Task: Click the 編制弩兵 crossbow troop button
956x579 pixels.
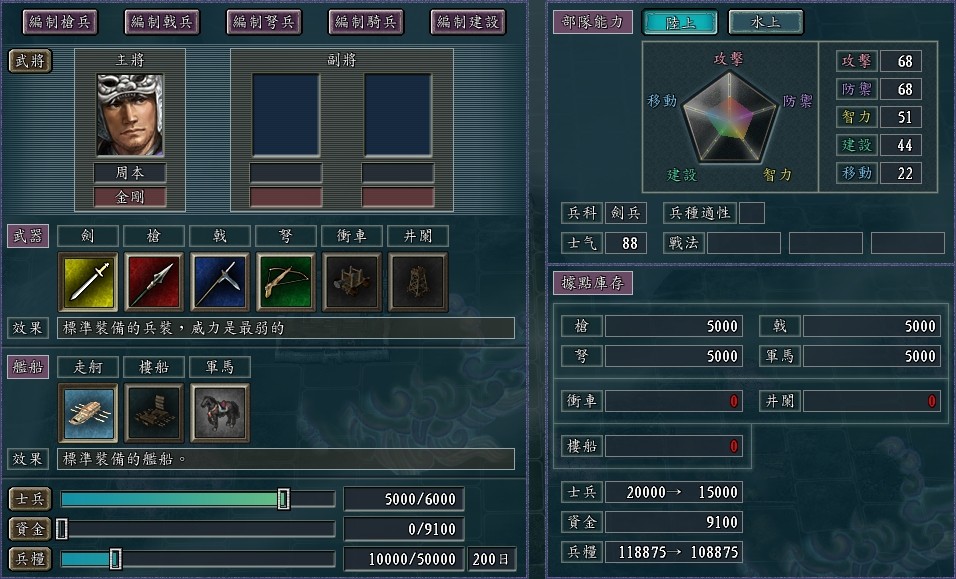Action: [263, 21]
